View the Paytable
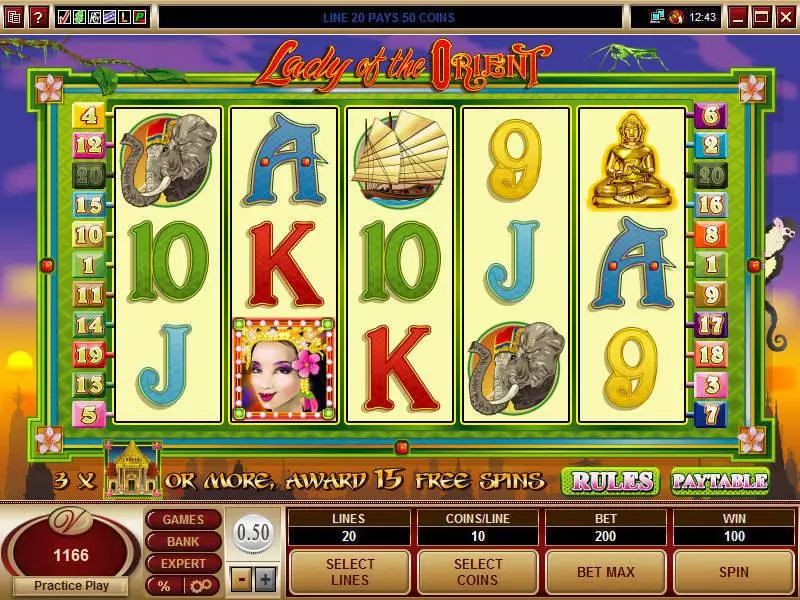Image resolution: width=800 pixels, height=600 pixels. [x=719, y=481]
